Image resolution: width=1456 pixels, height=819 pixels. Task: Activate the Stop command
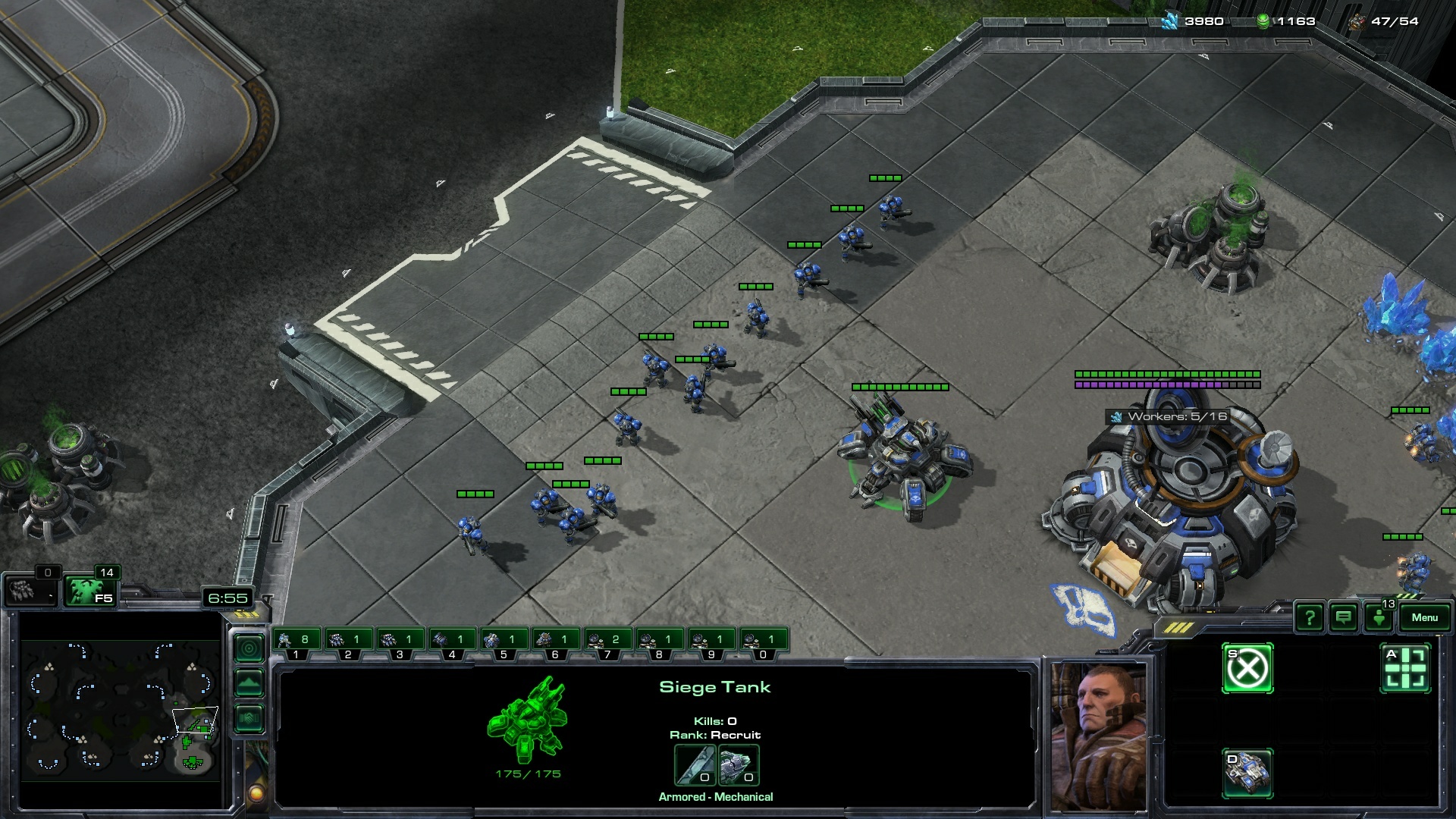click(1247, 669)
